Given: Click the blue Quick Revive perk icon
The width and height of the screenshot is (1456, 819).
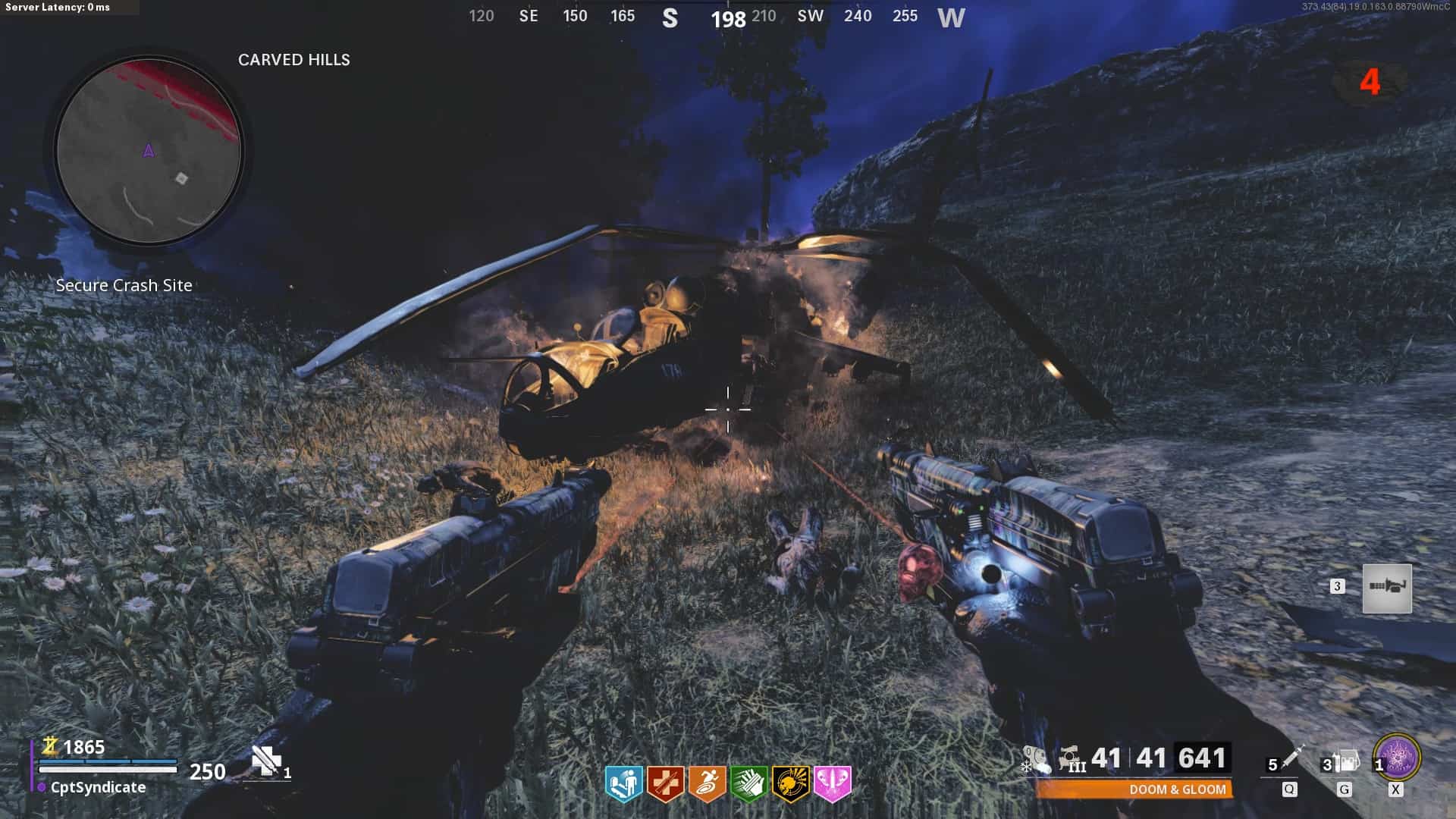Looking at the screenshot, I should [623, 784].
